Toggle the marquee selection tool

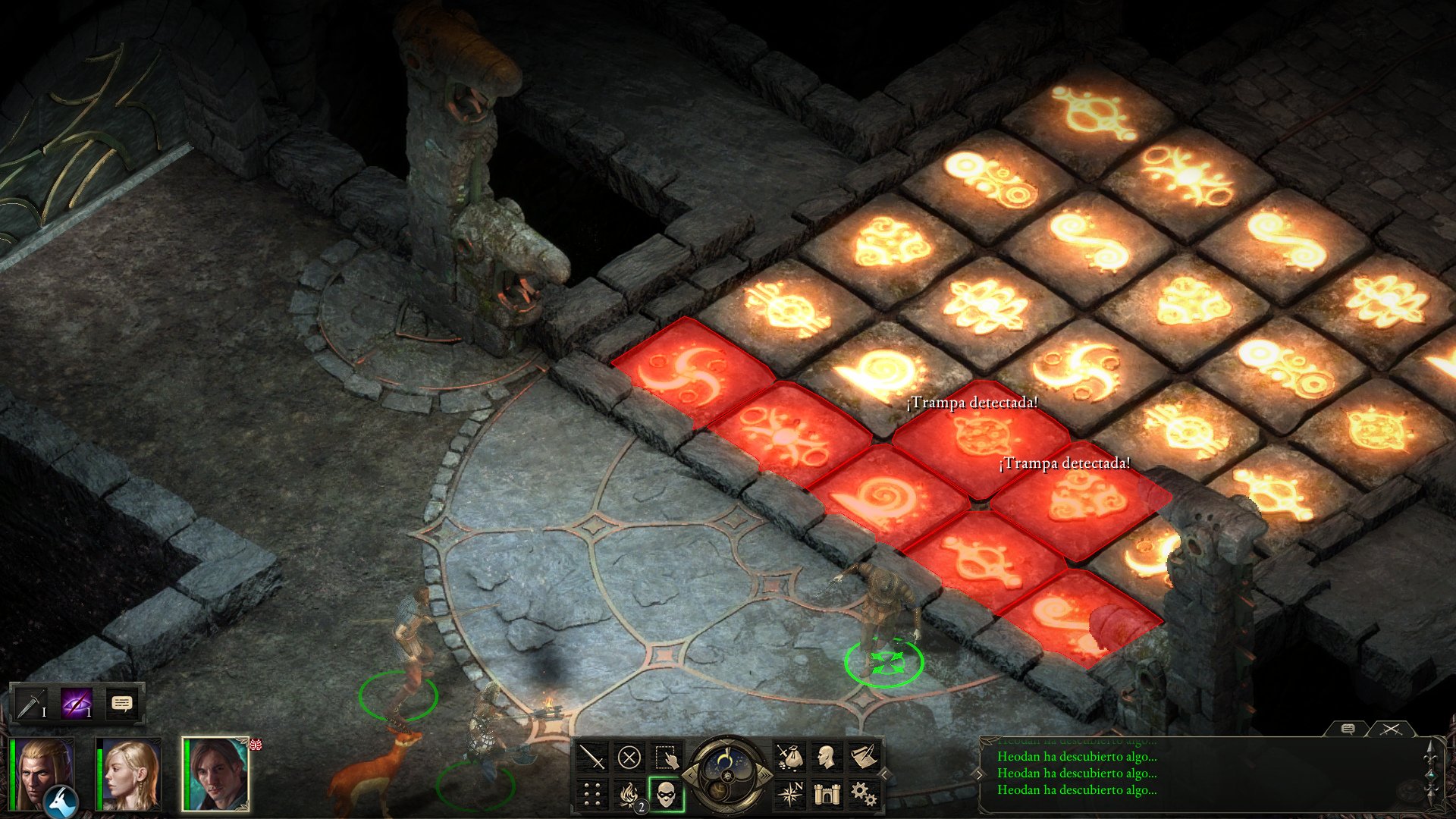[666, 757]
